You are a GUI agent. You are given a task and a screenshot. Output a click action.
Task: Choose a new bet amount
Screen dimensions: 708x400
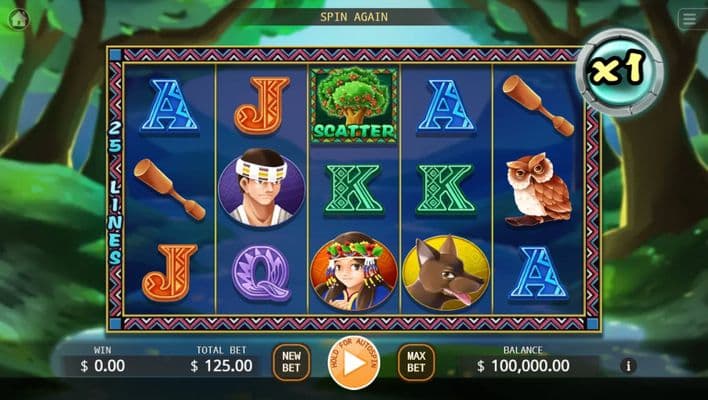pos(291,362)
